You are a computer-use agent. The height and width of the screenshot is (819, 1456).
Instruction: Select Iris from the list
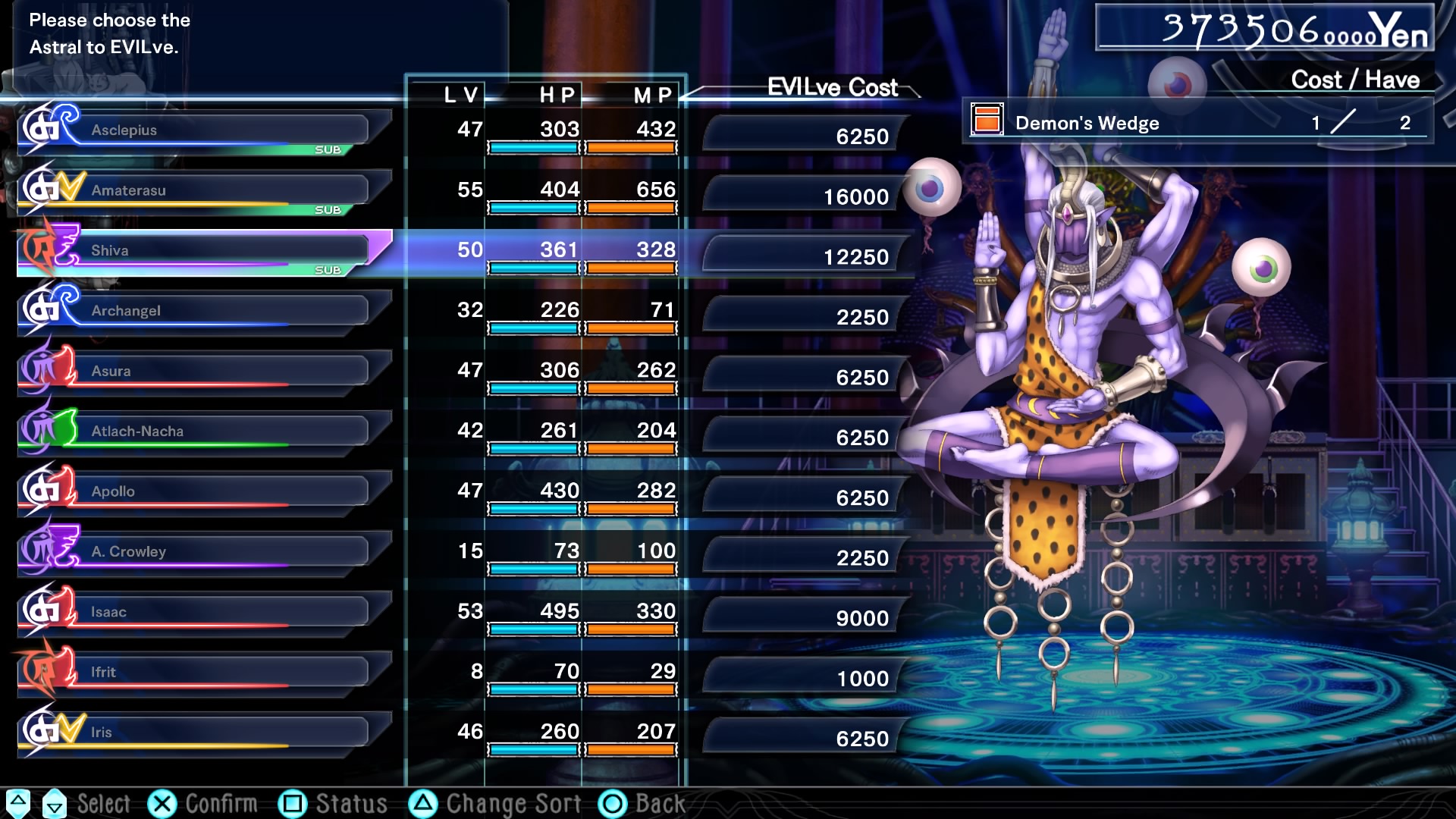205,732
